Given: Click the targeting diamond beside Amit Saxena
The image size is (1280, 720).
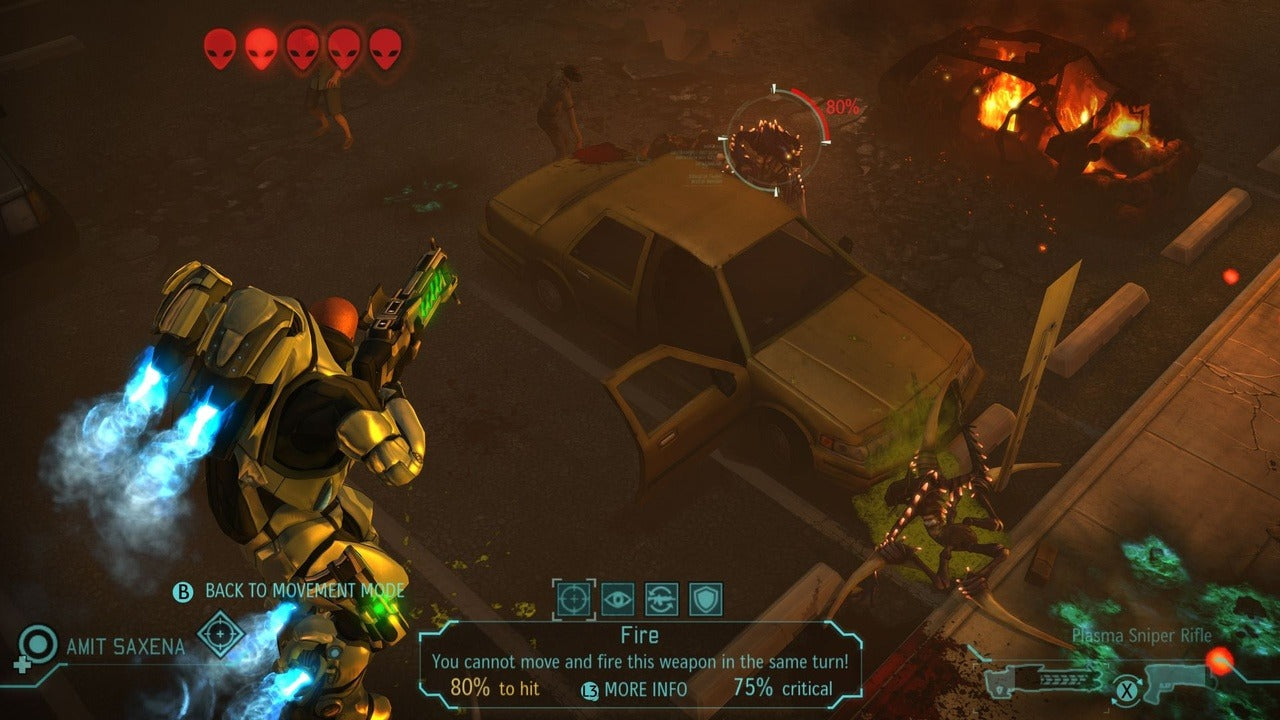Looking at the screenshot, I should (219, 635).
